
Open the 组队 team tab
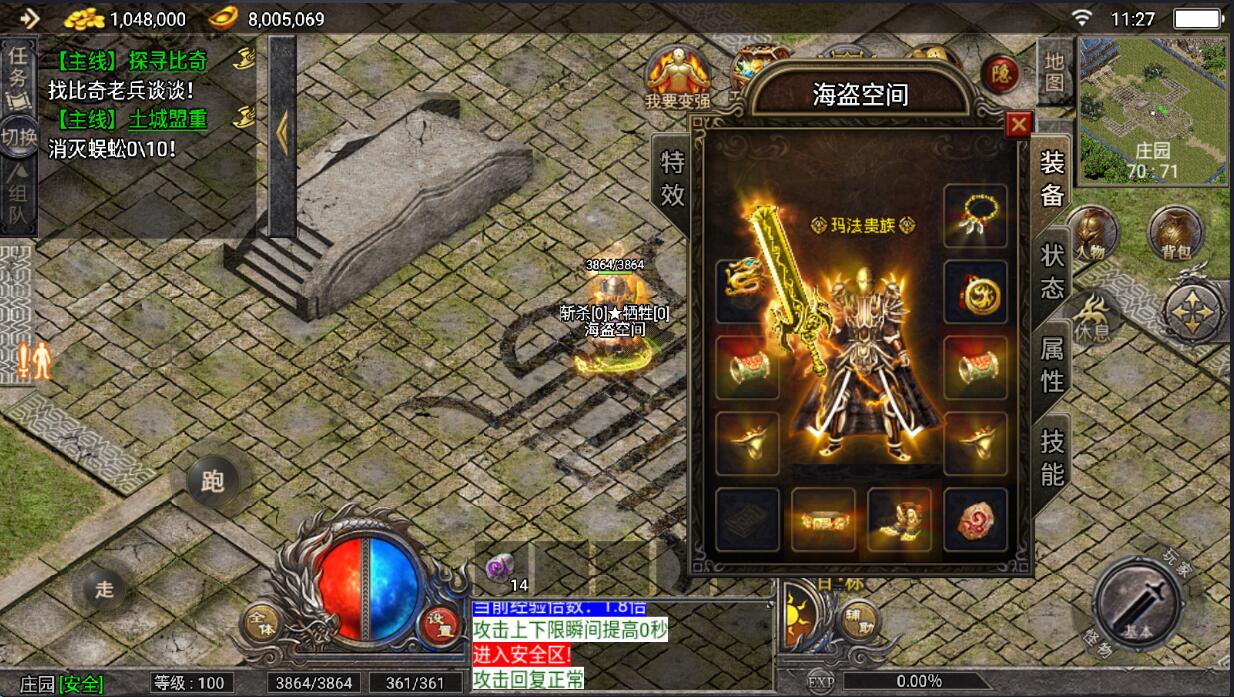18,199
